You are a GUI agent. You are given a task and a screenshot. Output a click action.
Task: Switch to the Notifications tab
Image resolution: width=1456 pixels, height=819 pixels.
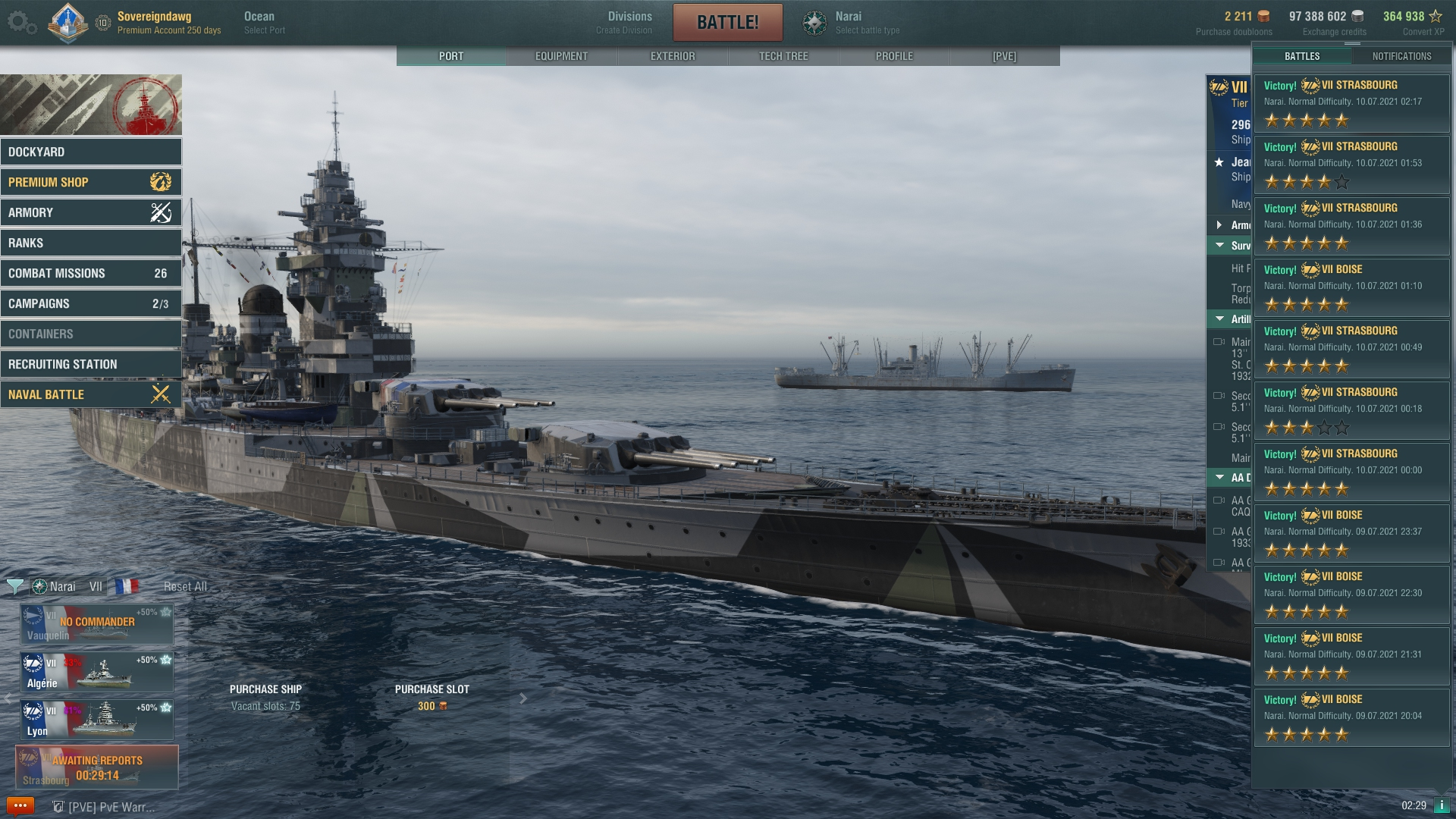1401,56
